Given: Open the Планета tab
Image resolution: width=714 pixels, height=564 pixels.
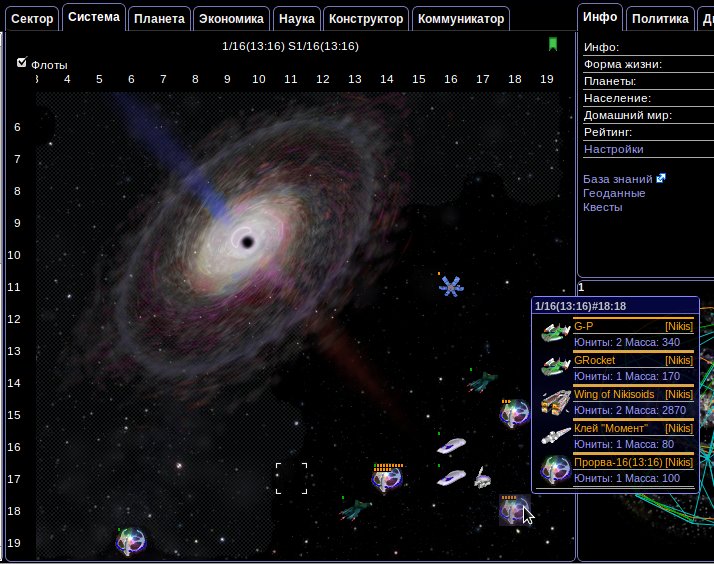Looking at the screenshot, I should tap(158, 18).
